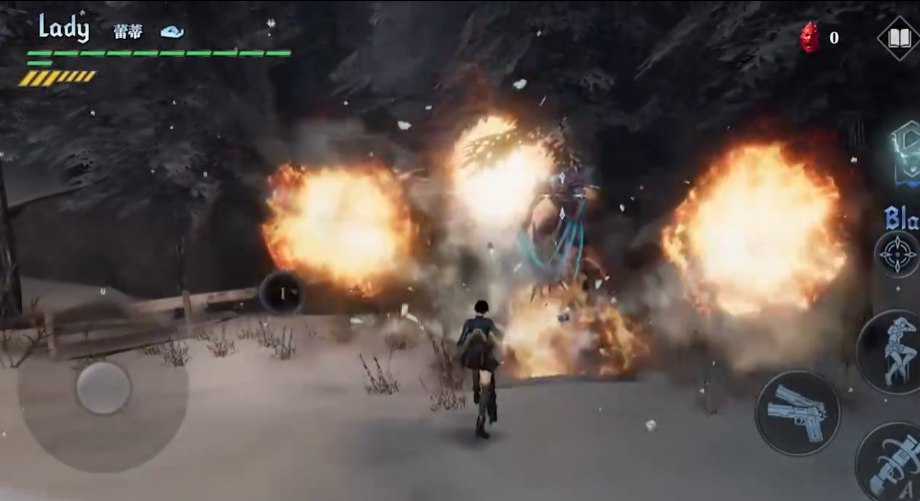
Task: Tap the Lady character name label
Action: pos(64,28)
